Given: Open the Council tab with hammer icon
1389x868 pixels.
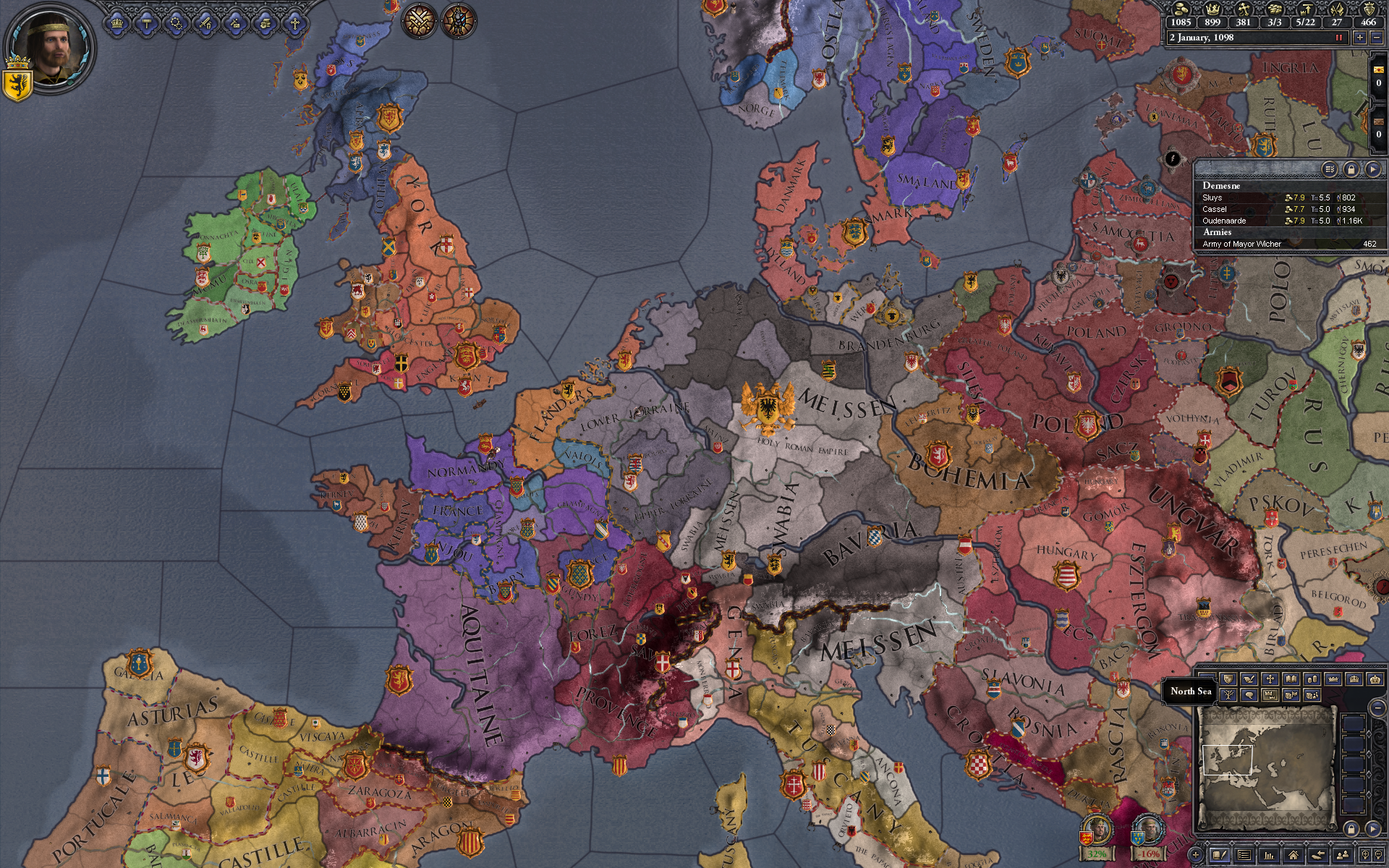Looking at the screenshot, I should (147, 23).
